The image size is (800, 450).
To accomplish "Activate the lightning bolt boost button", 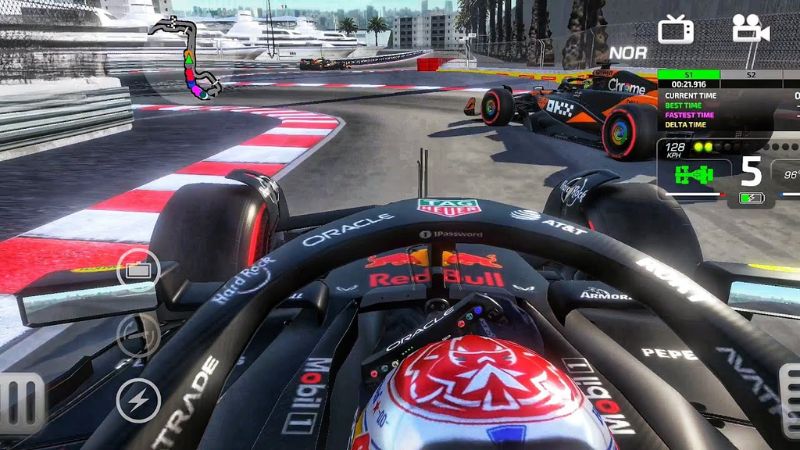I will coord(138,401).
